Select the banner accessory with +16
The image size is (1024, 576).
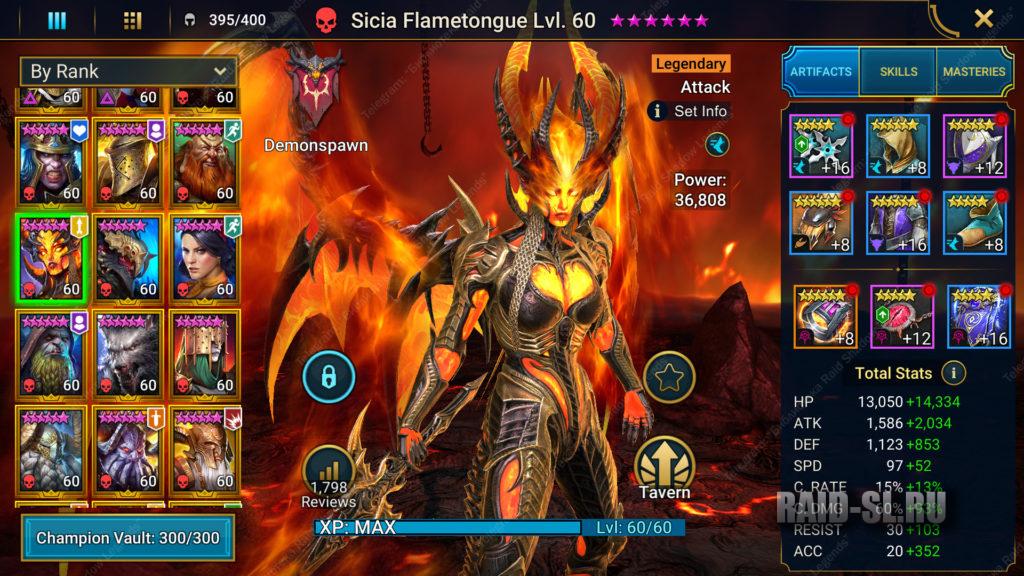(977, 316)
